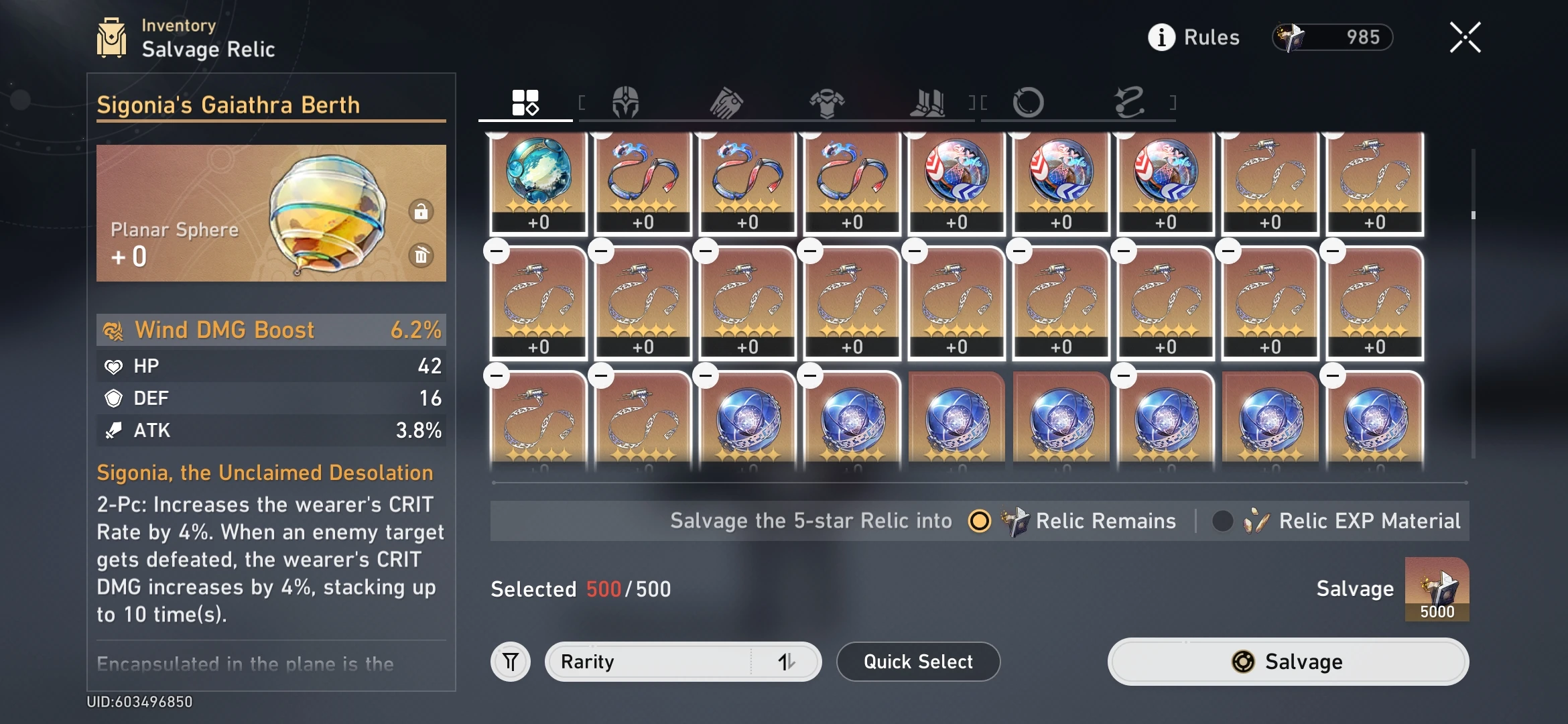Mark Sigonia's Gaiathra Berth for deletion

[x=422, y=255]
